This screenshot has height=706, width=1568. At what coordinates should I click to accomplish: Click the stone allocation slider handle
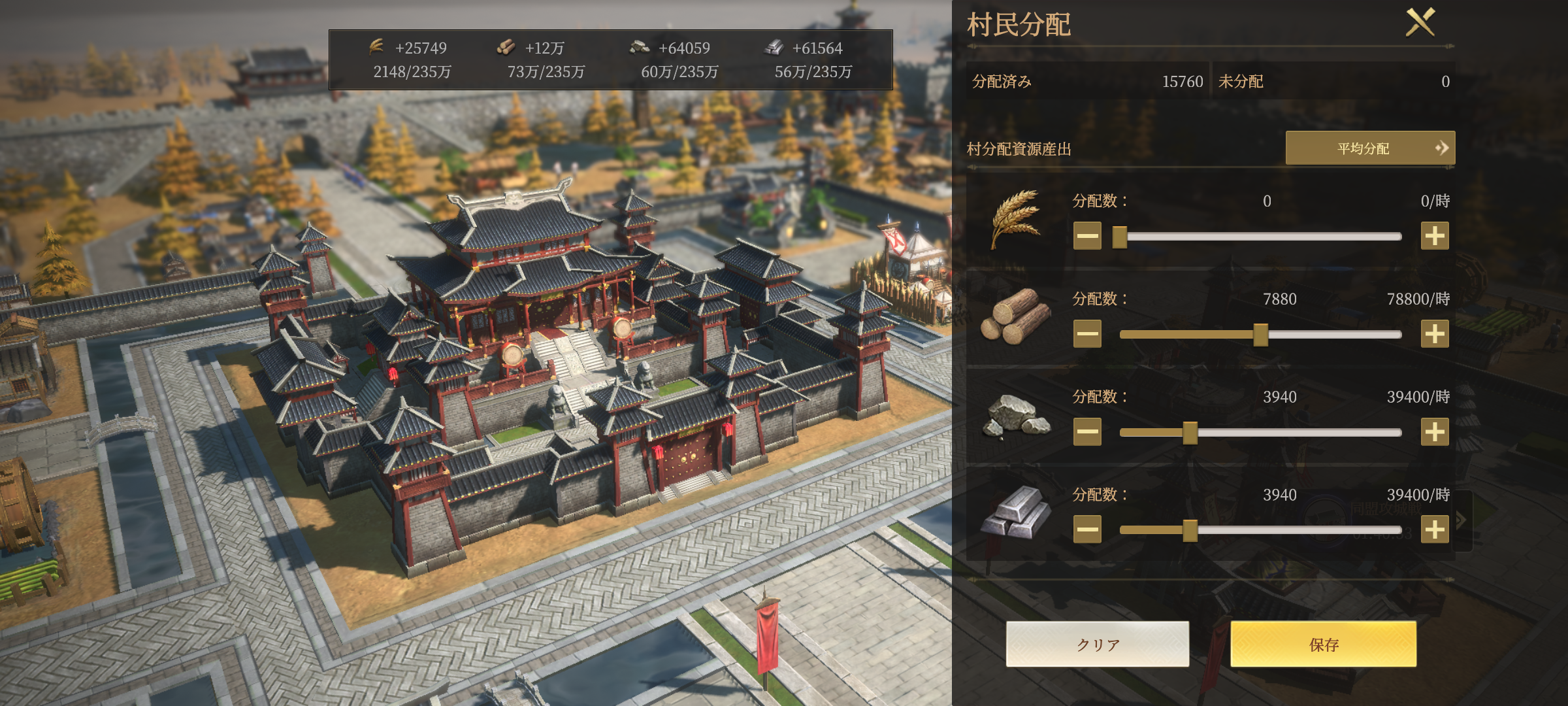click(x=1190, y=433)
